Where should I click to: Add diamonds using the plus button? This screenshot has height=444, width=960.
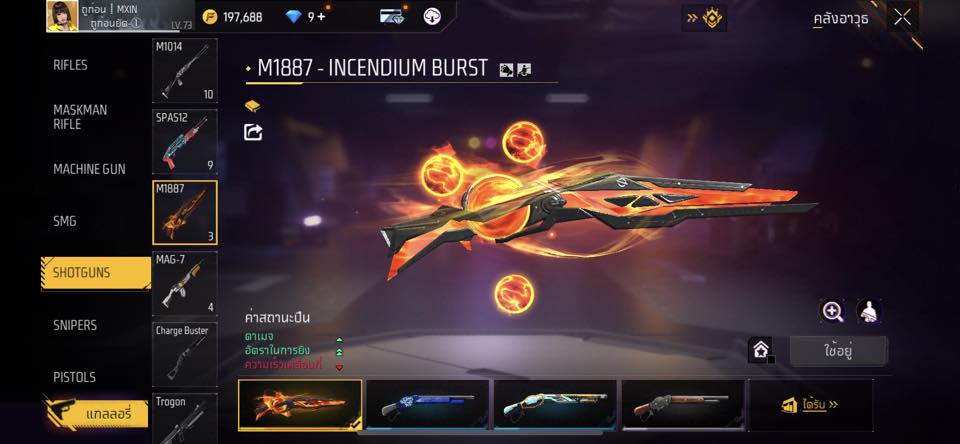pyautogui.click(x=321, y=17)
